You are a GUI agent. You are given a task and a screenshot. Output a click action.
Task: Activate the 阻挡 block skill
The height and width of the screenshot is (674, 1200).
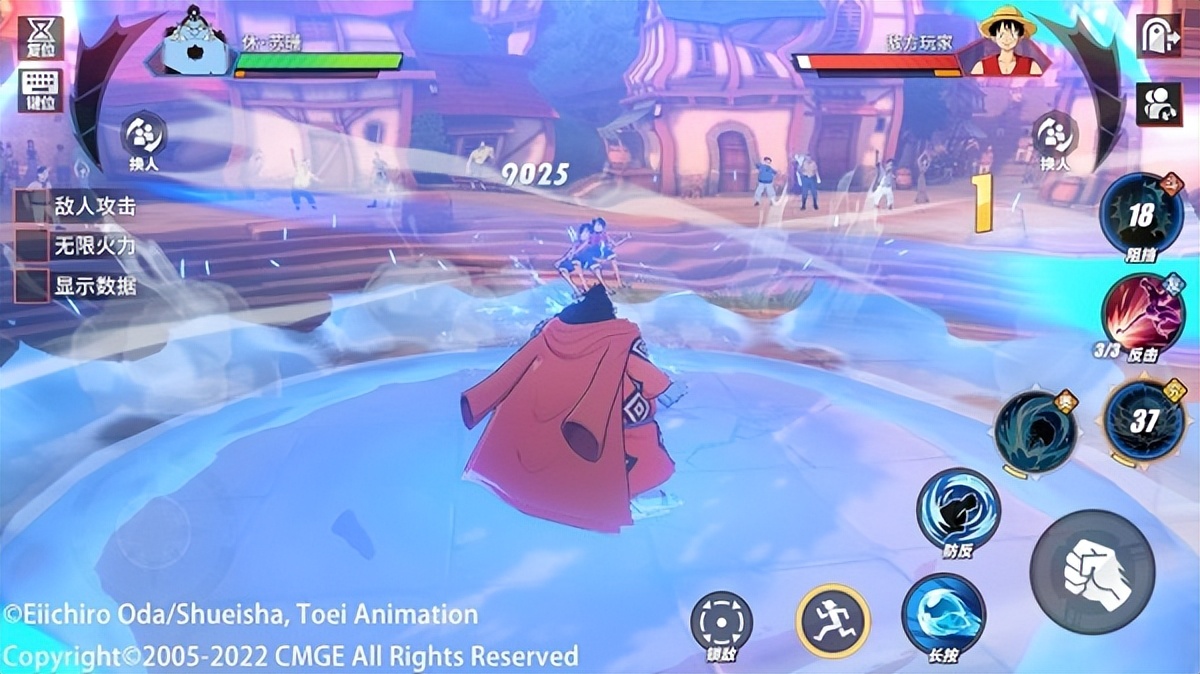tap(1141, 215)
